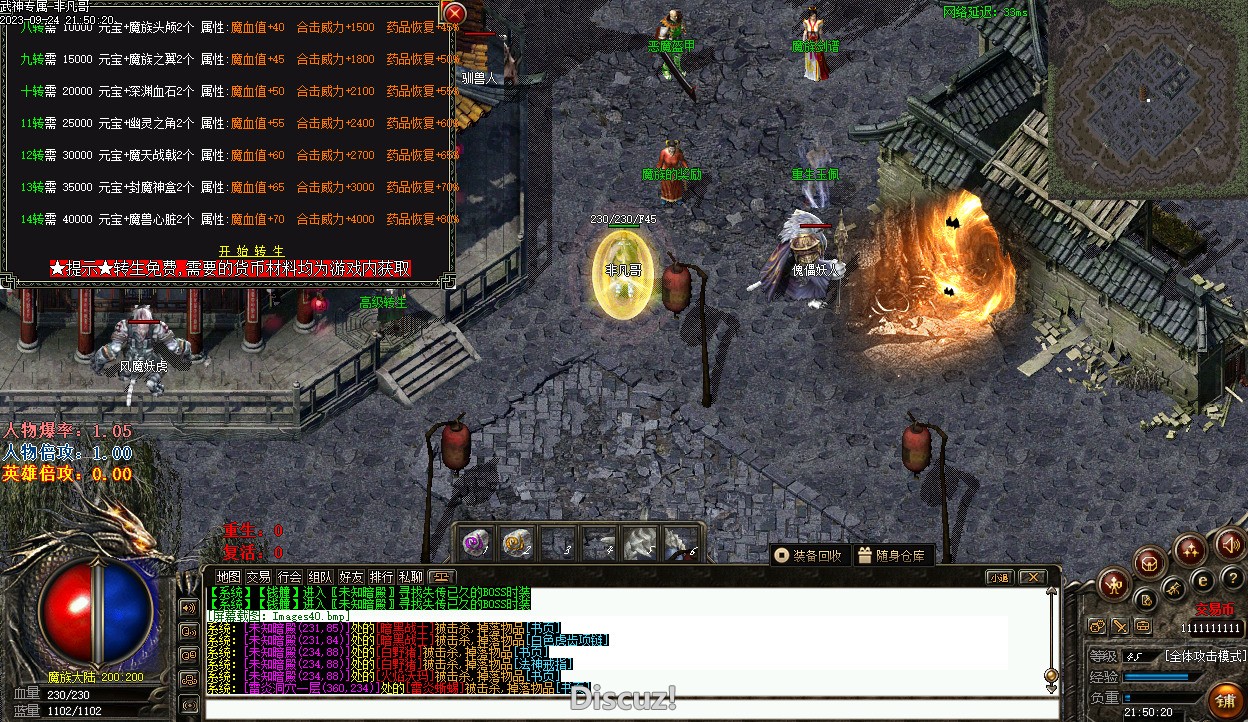The width and height of the screenshot is (1248, 722).
Task: Show the 好友 friends tab
Action: 351,577
